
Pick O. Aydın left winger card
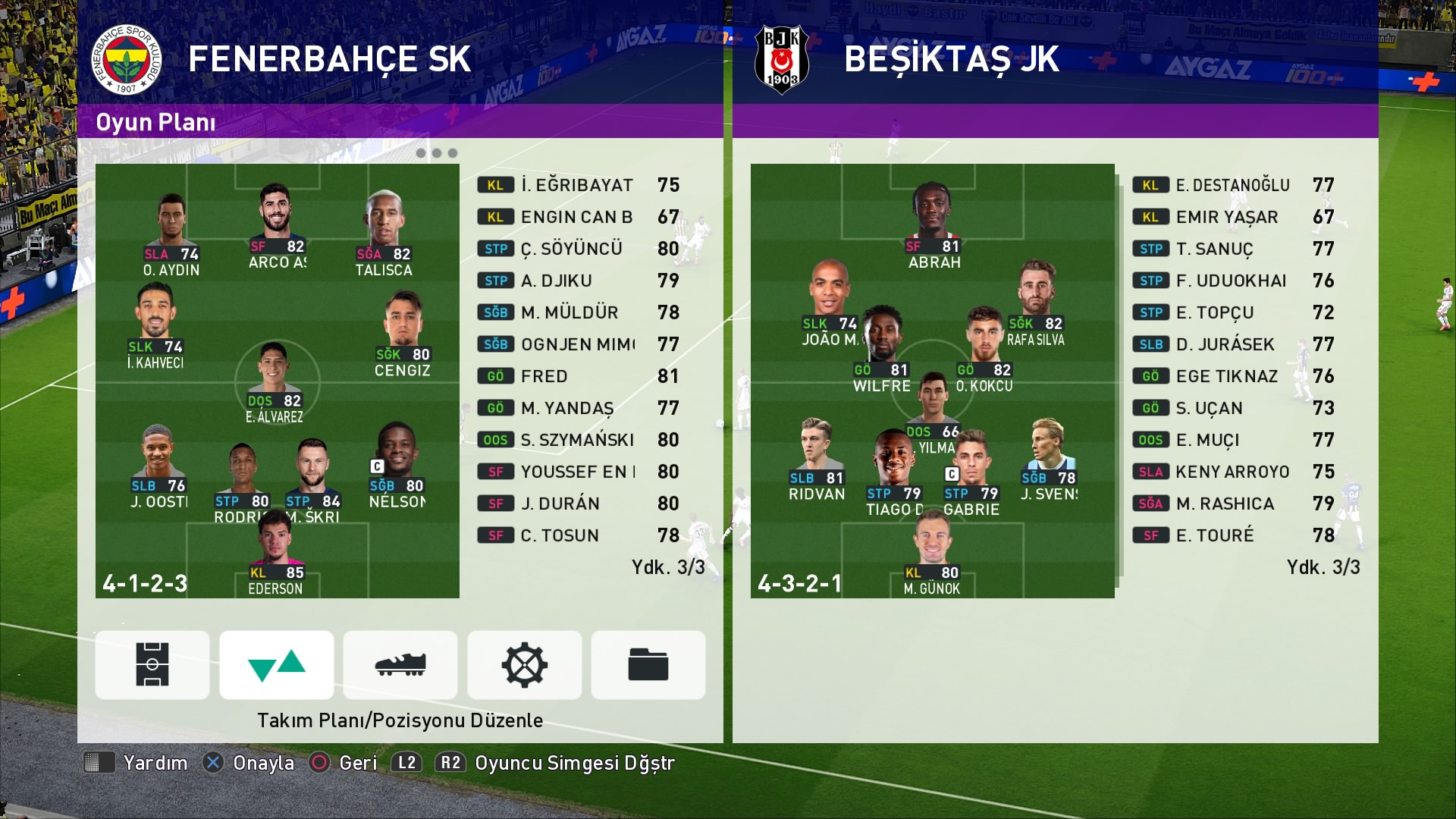[x=171, y=235]
